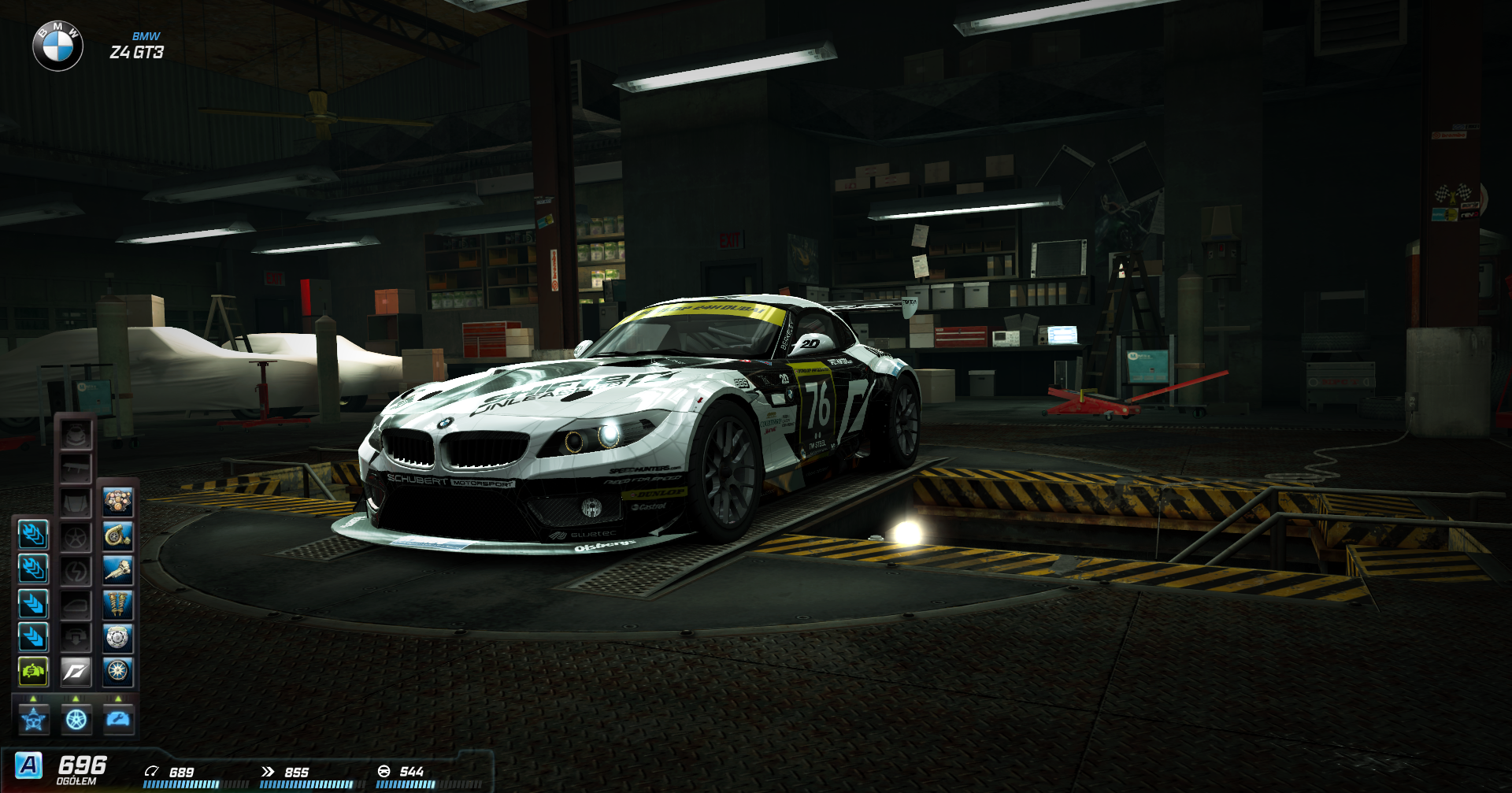Screen dimensions: 1512x793
Task: Select the neon lightning bolt slot
Action: (x=76, y=571)
